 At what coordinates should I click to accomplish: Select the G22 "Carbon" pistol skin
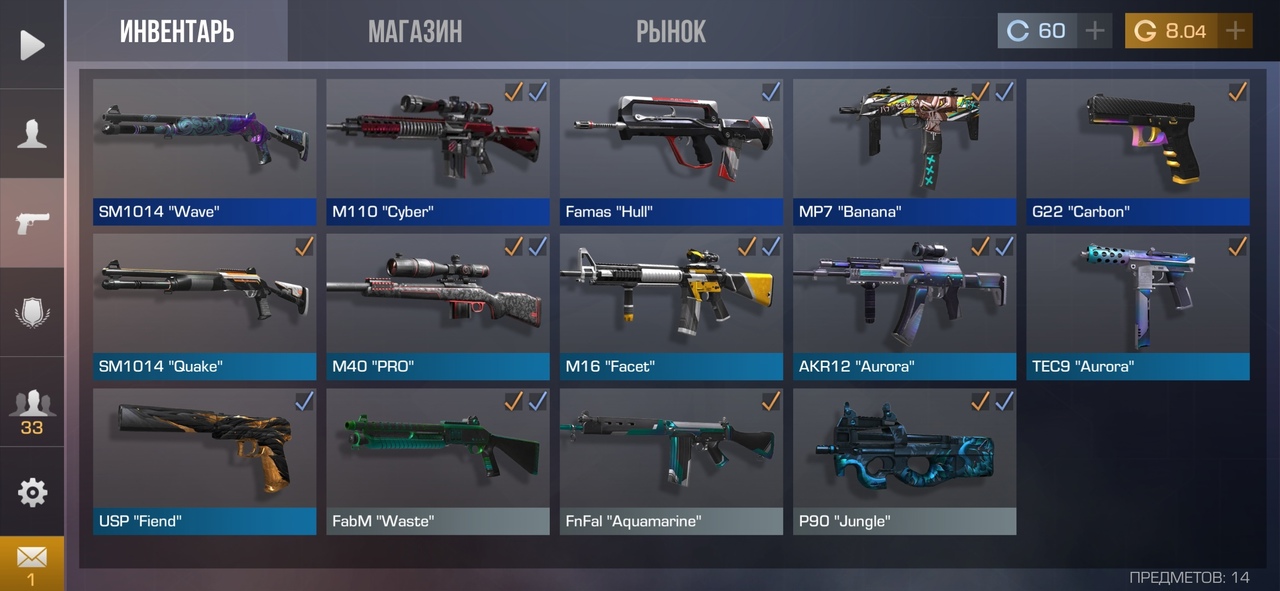1138,150
